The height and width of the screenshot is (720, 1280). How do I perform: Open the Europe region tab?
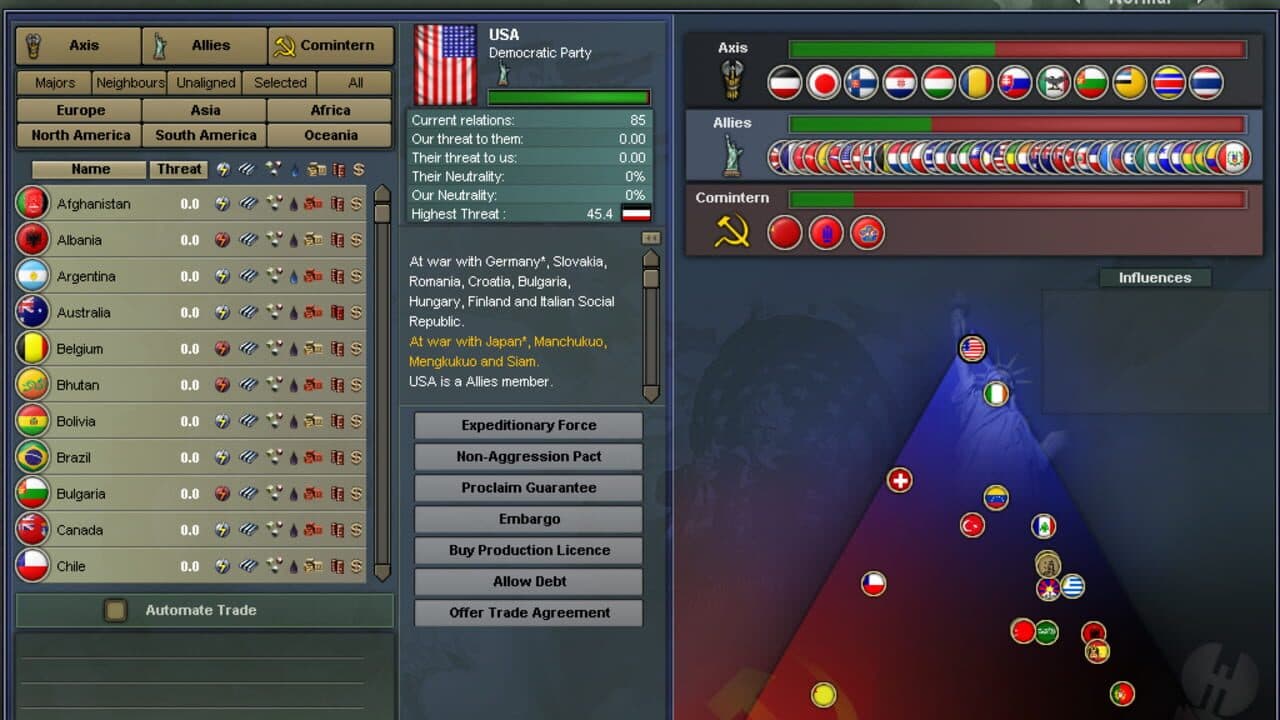coord(78,110)
